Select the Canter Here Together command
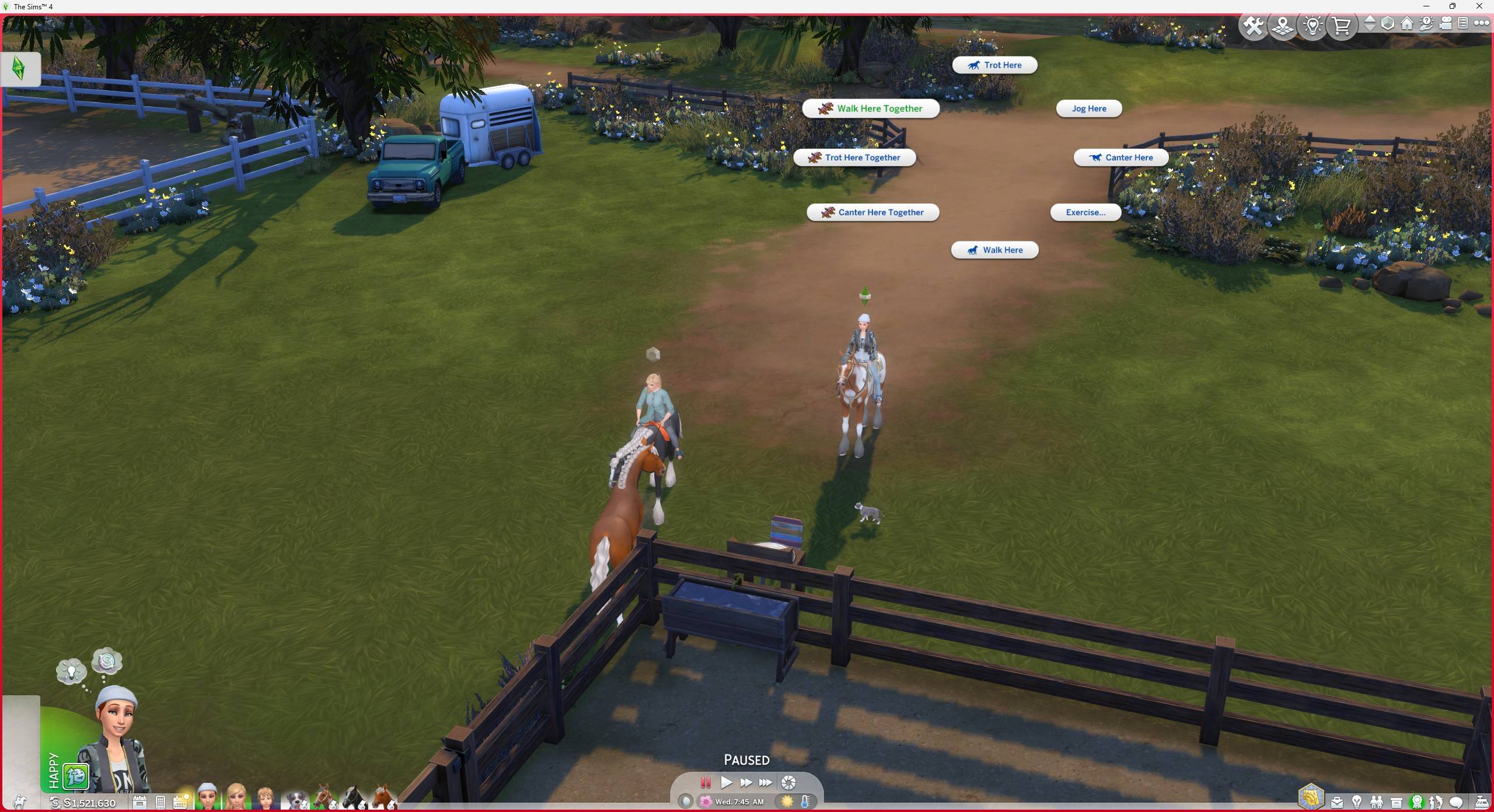 [873, 212]
